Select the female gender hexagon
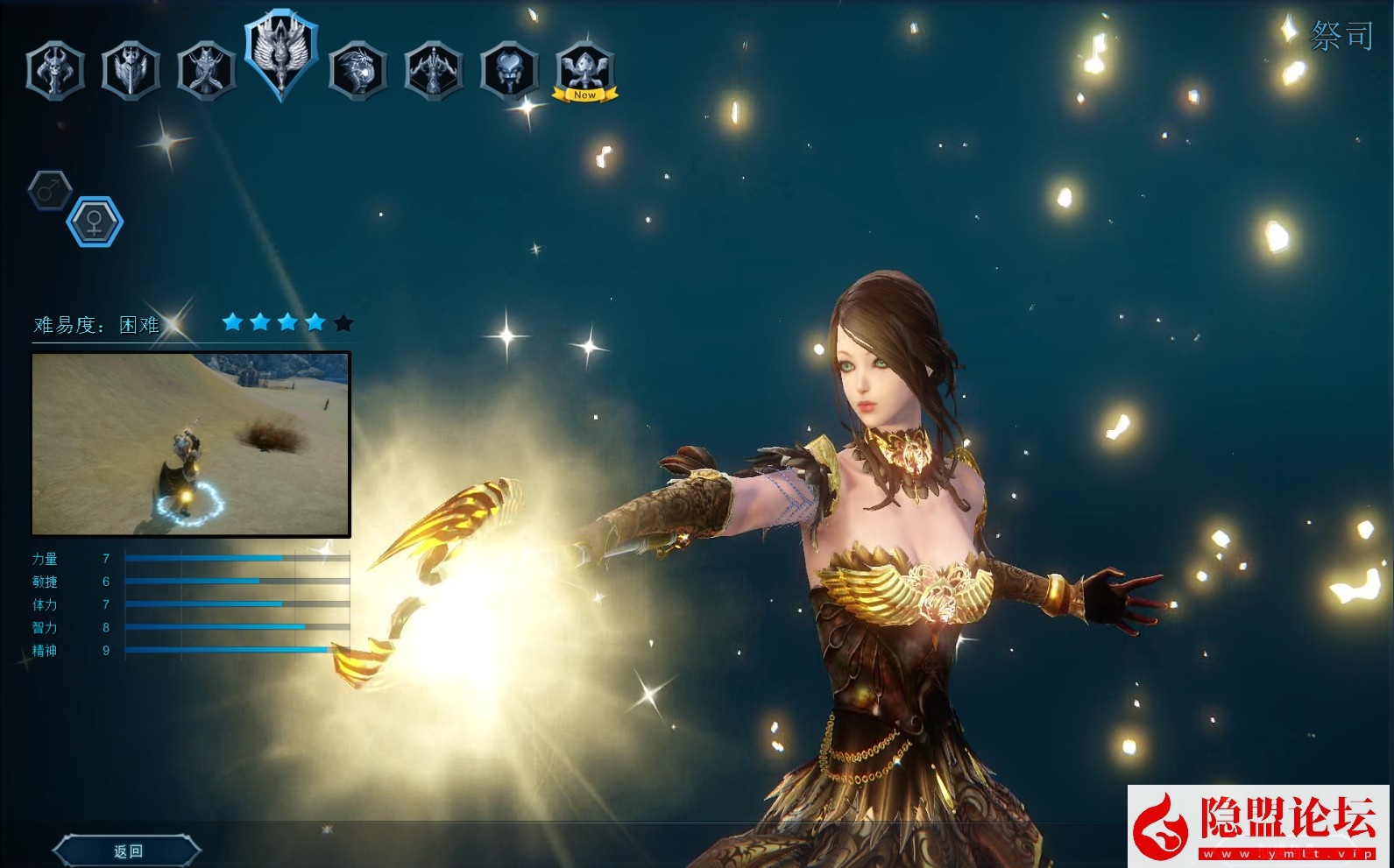Image resolution: width=1394 pixels, height=868 pixels. point(95,222)
